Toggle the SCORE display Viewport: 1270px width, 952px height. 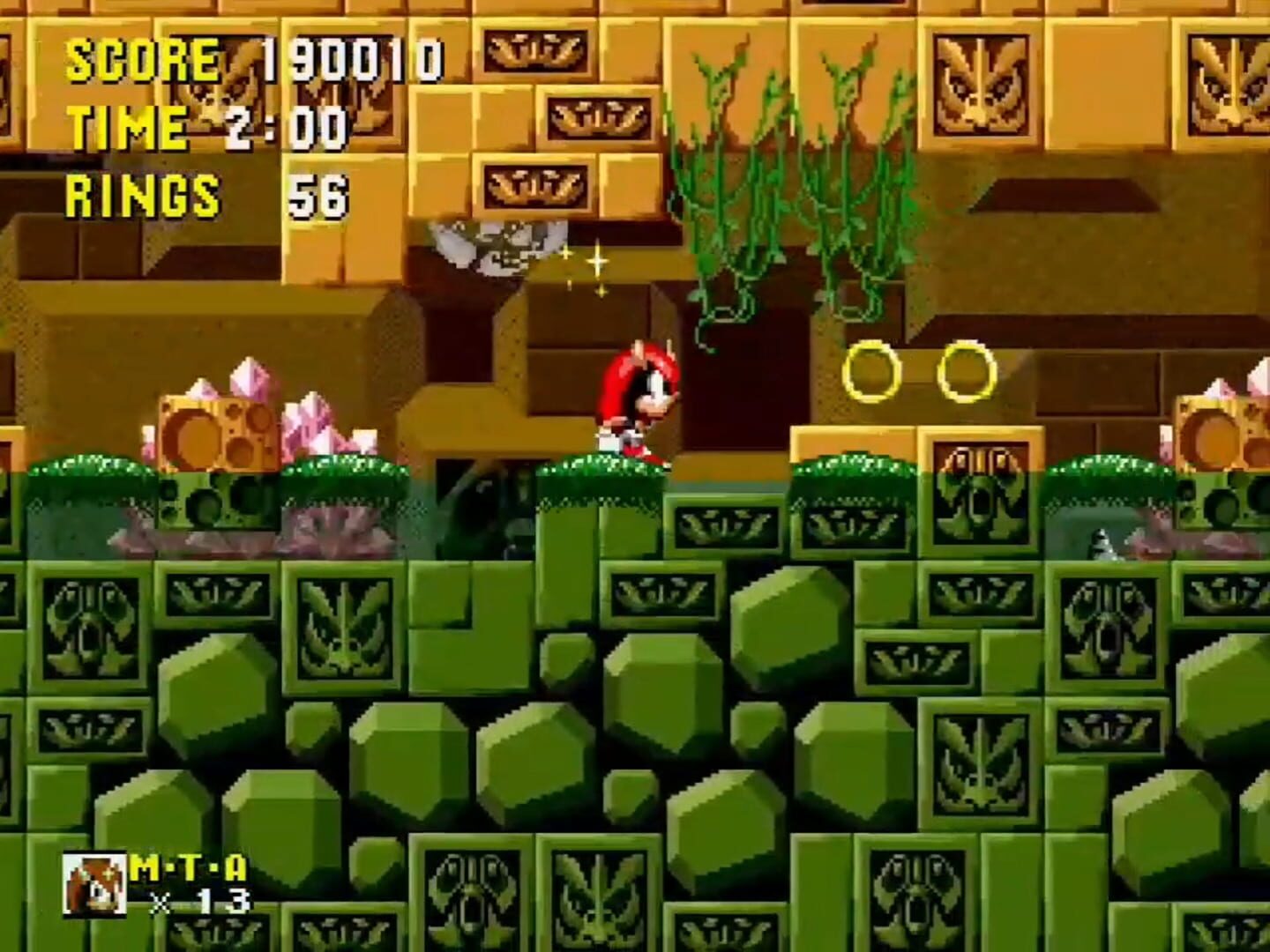(x=141, y=57)
